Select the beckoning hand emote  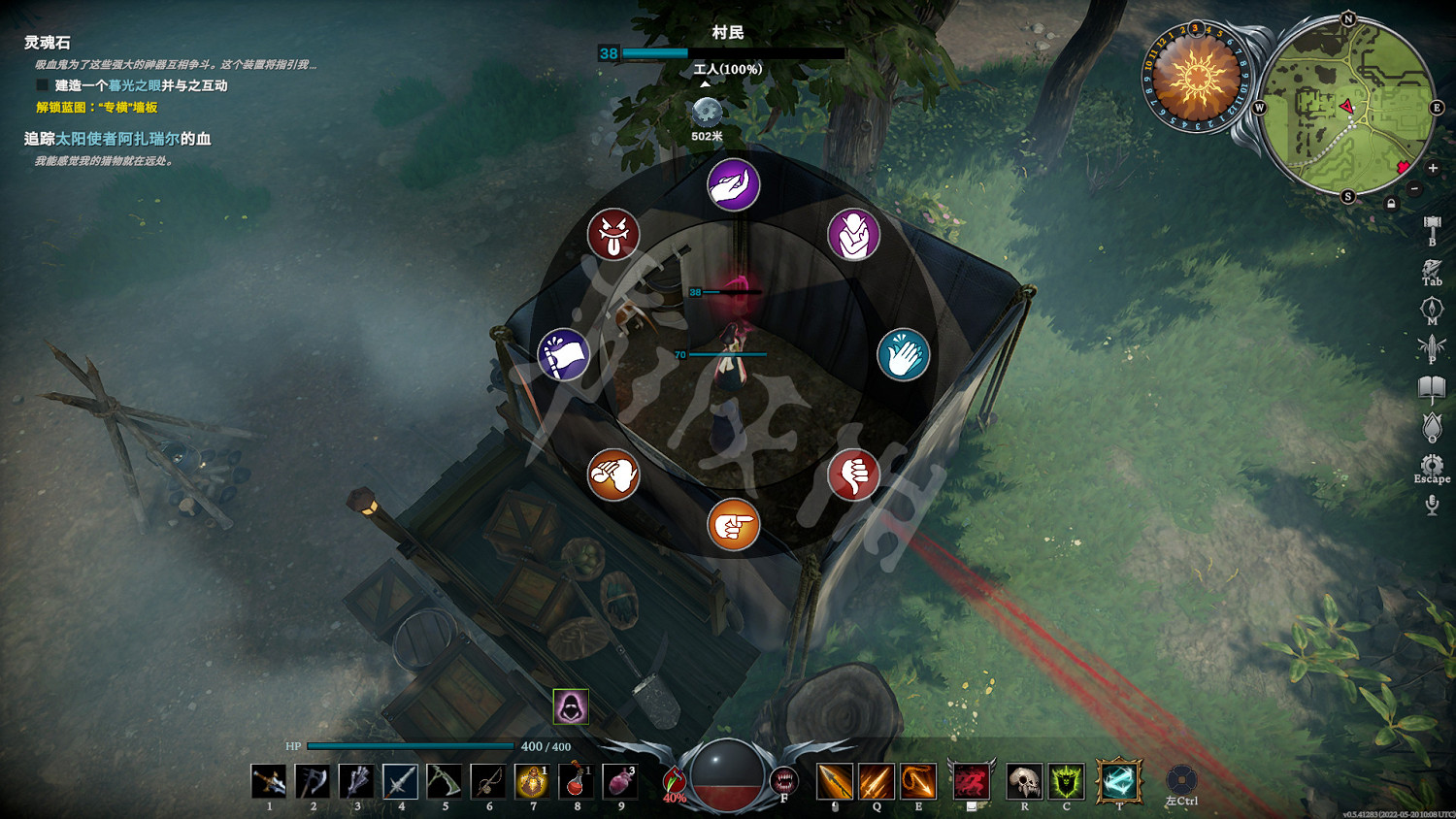[733, 184]
